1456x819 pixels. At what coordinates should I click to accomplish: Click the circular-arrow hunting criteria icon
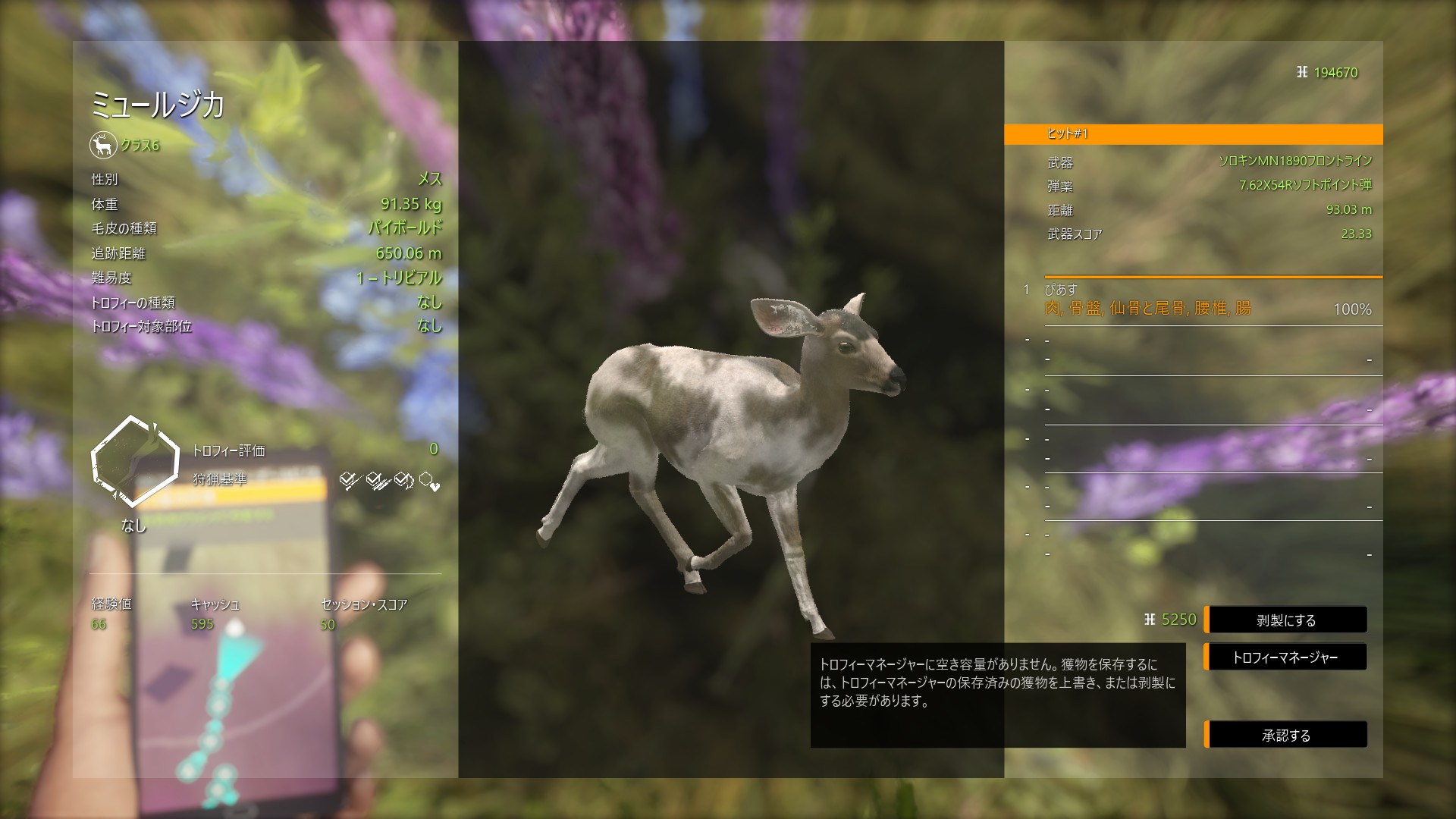pos(403,479)
